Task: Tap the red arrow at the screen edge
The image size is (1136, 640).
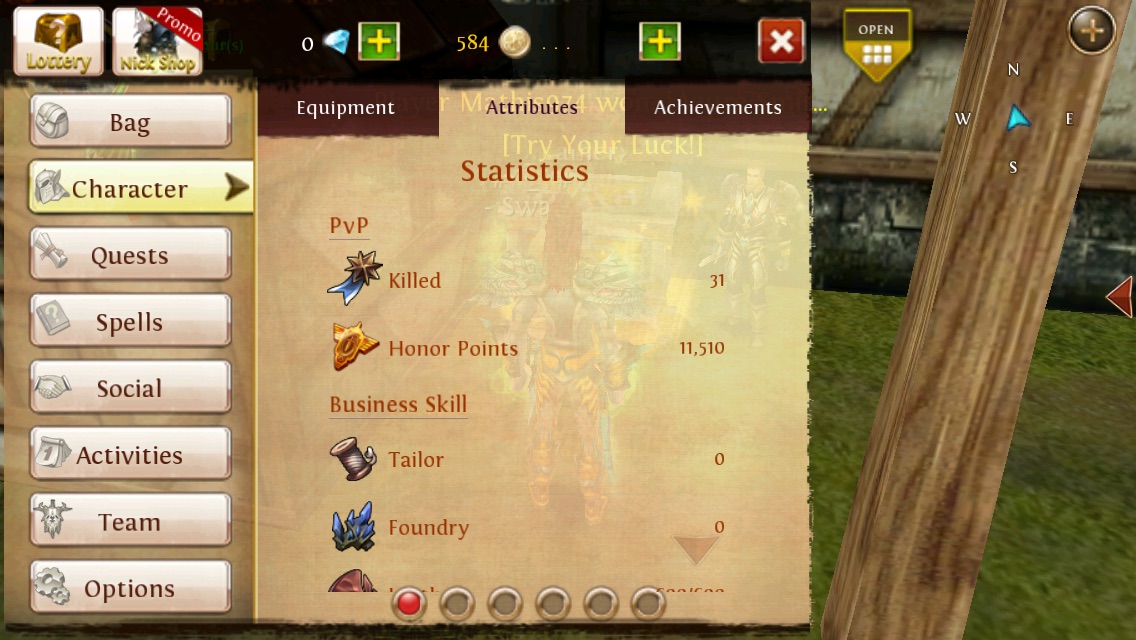Action: (x=1121, y=298)
